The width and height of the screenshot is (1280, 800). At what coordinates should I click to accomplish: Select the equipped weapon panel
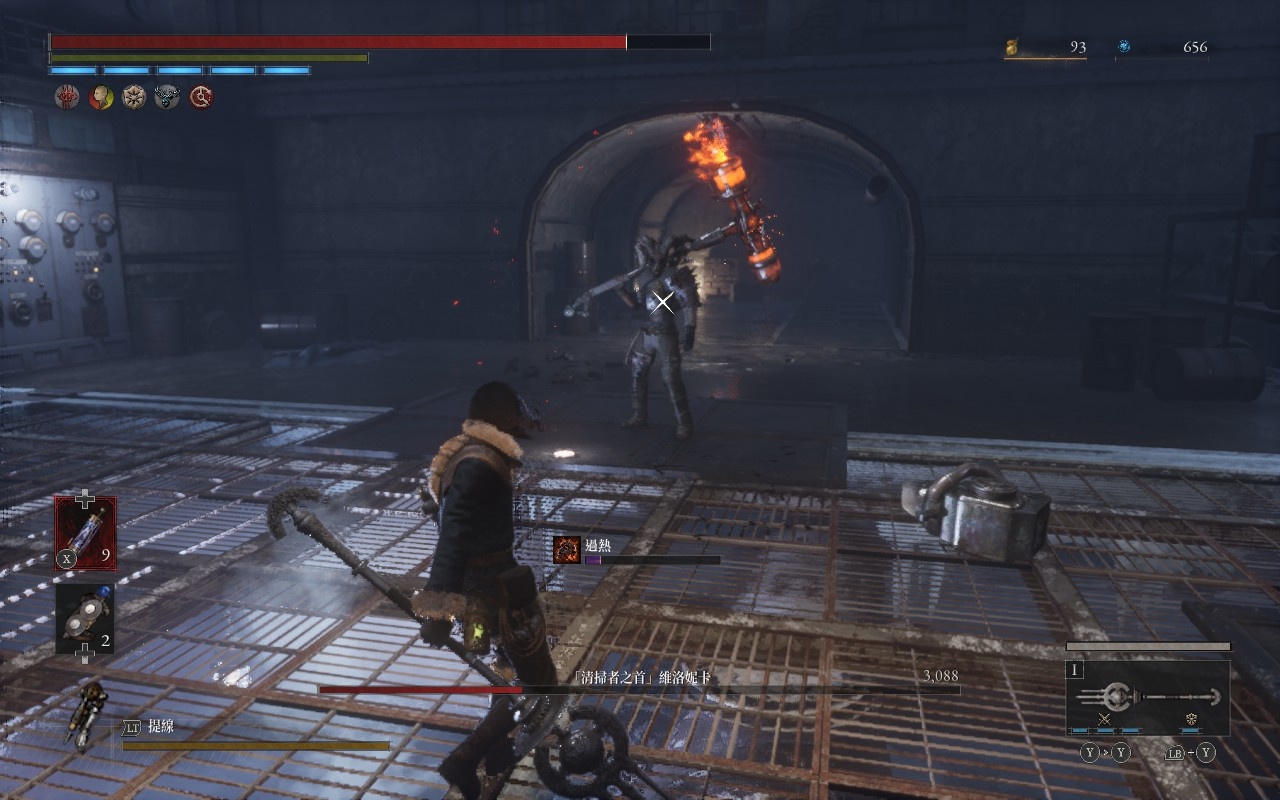pos(1147,697)
